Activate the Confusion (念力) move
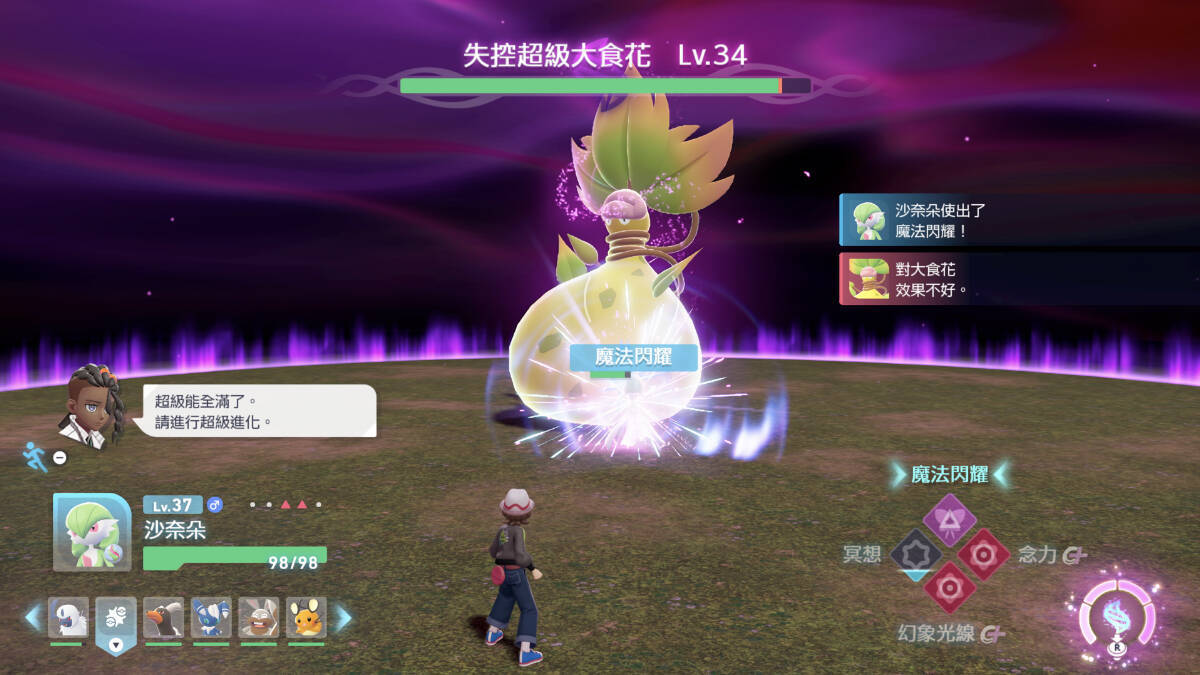This screenshot has height=675, width=1200. coord(984,554)
